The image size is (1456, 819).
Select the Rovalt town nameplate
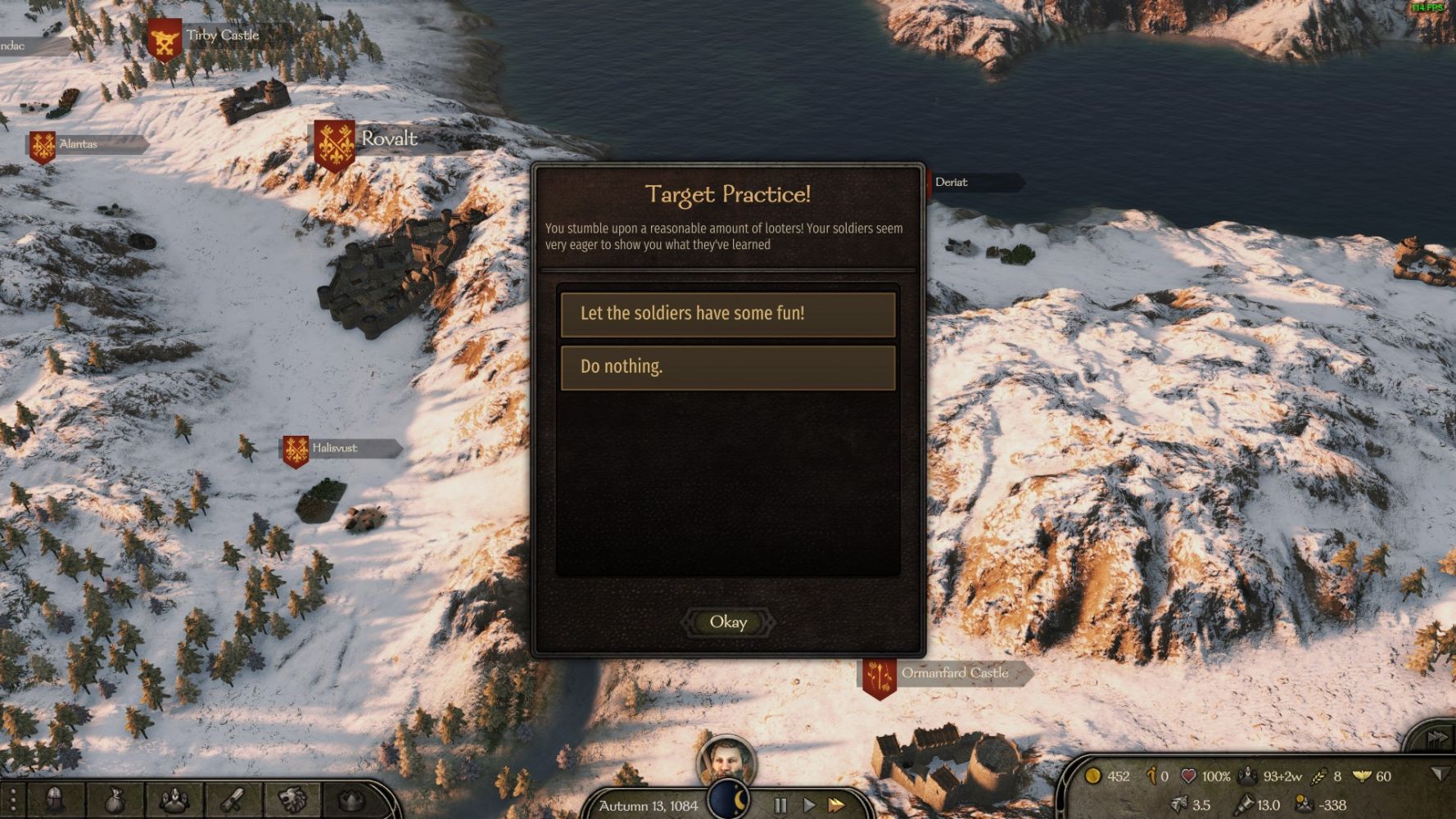coord(388,139)
